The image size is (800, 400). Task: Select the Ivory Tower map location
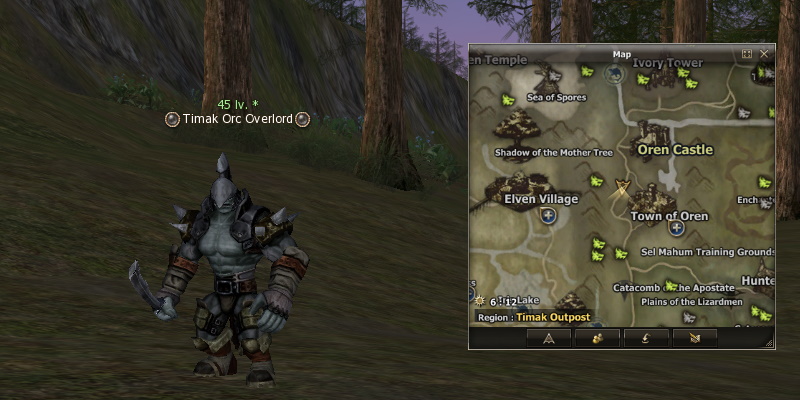(667, 63)
